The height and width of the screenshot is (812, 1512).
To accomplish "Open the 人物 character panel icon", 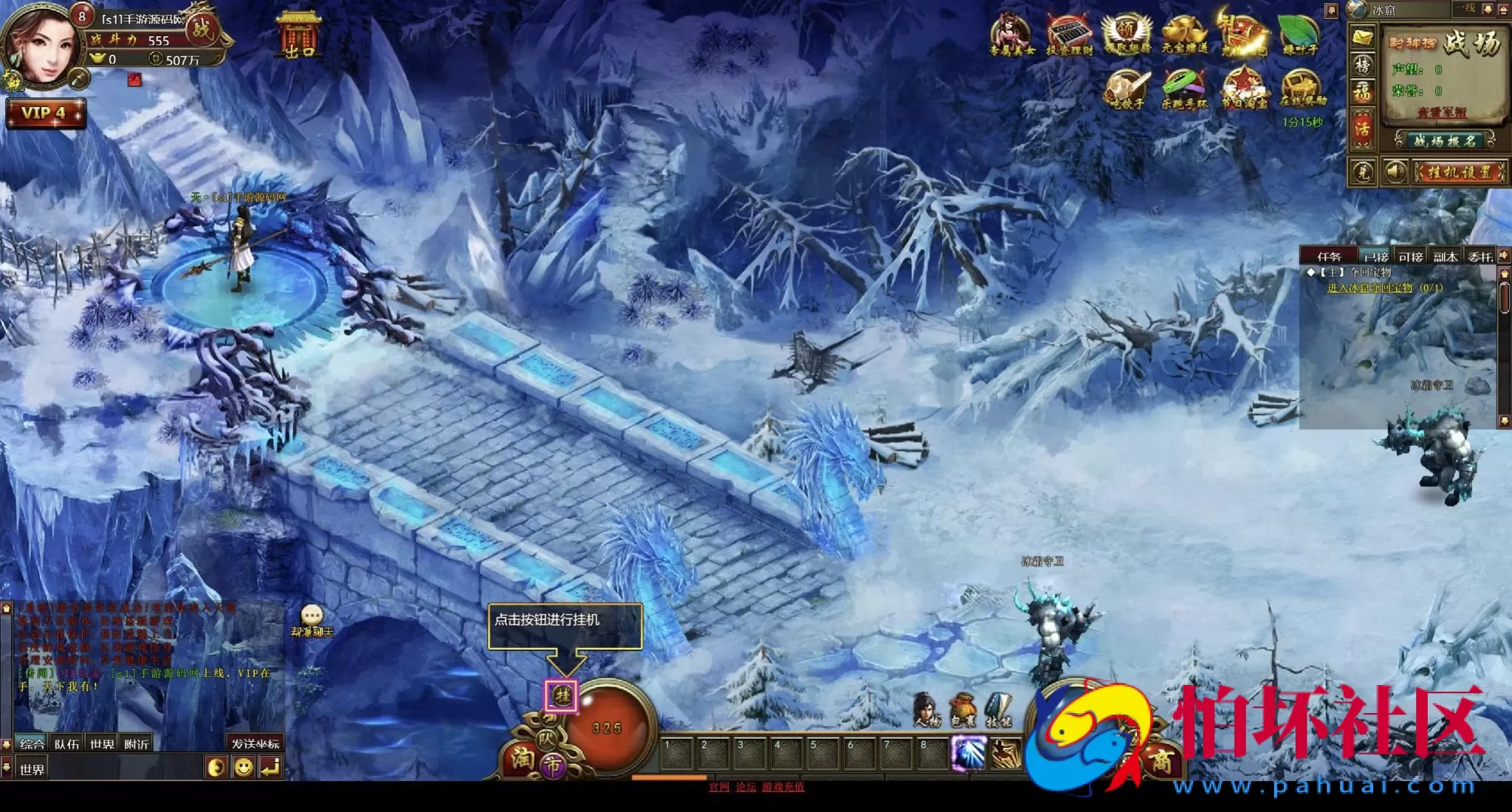I will point(927,710).
